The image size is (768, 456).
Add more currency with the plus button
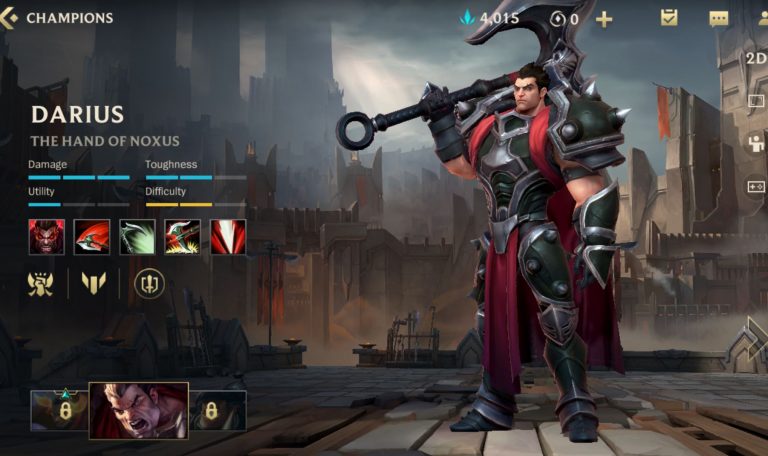coord(604,18)
